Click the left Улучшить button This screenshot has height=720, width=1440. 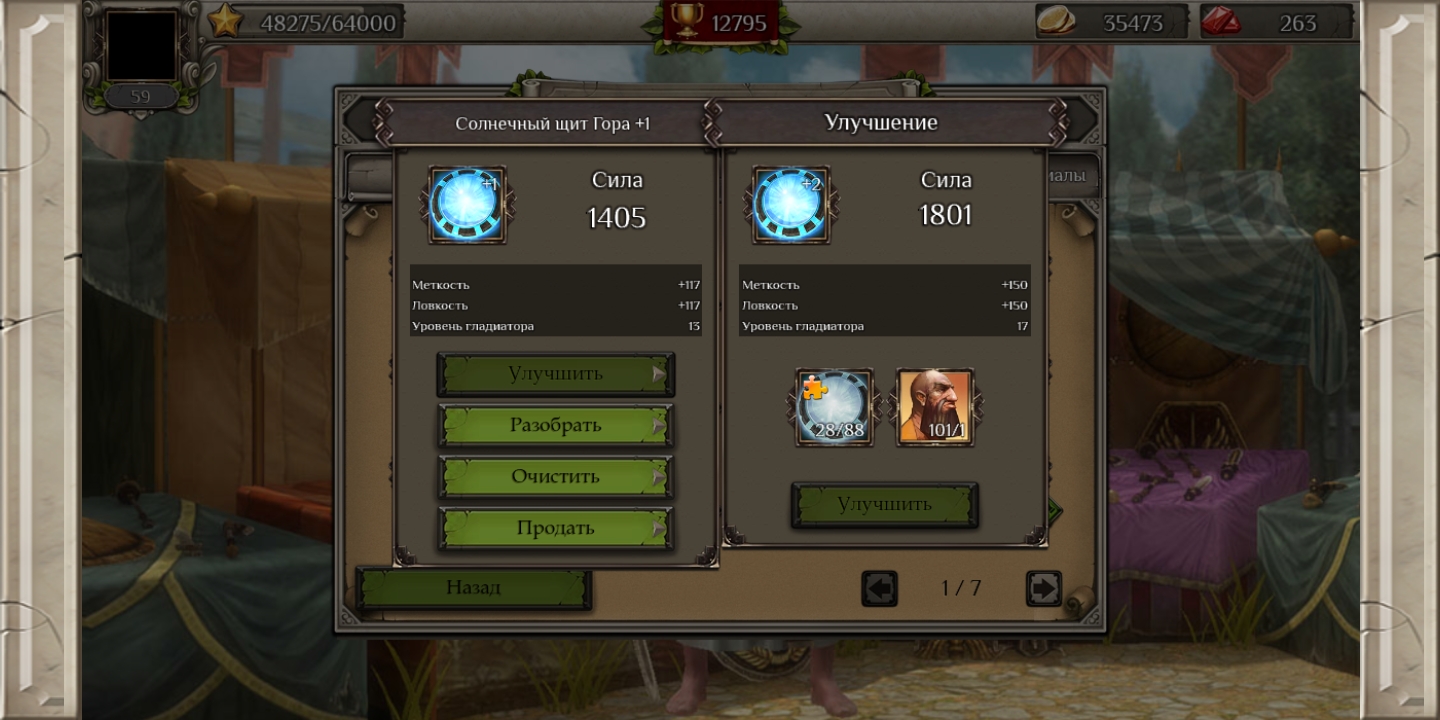555,374
